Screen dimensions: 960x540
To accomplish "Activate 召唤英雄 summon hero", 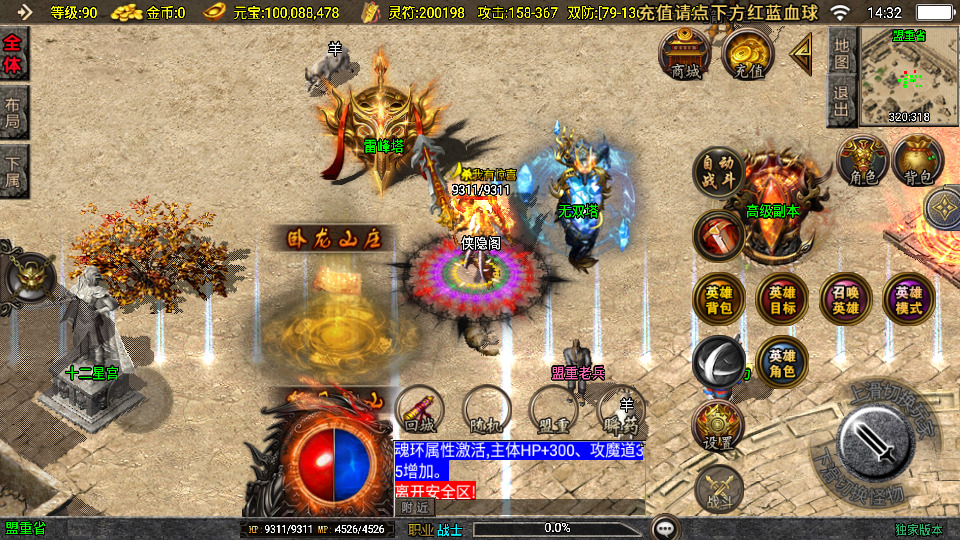I will click(x=845, y=300).
